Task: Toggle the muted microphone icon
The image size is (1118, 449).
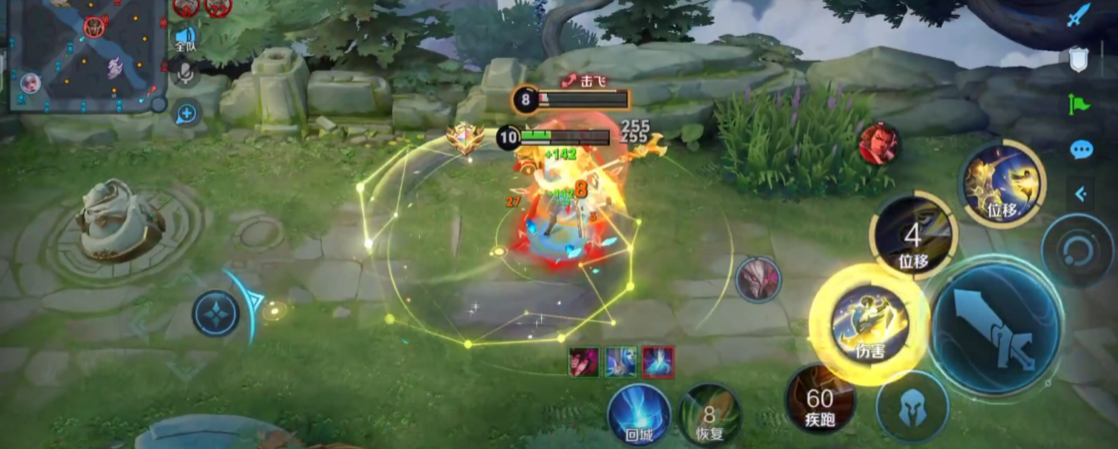Action: tap(186, 74)
